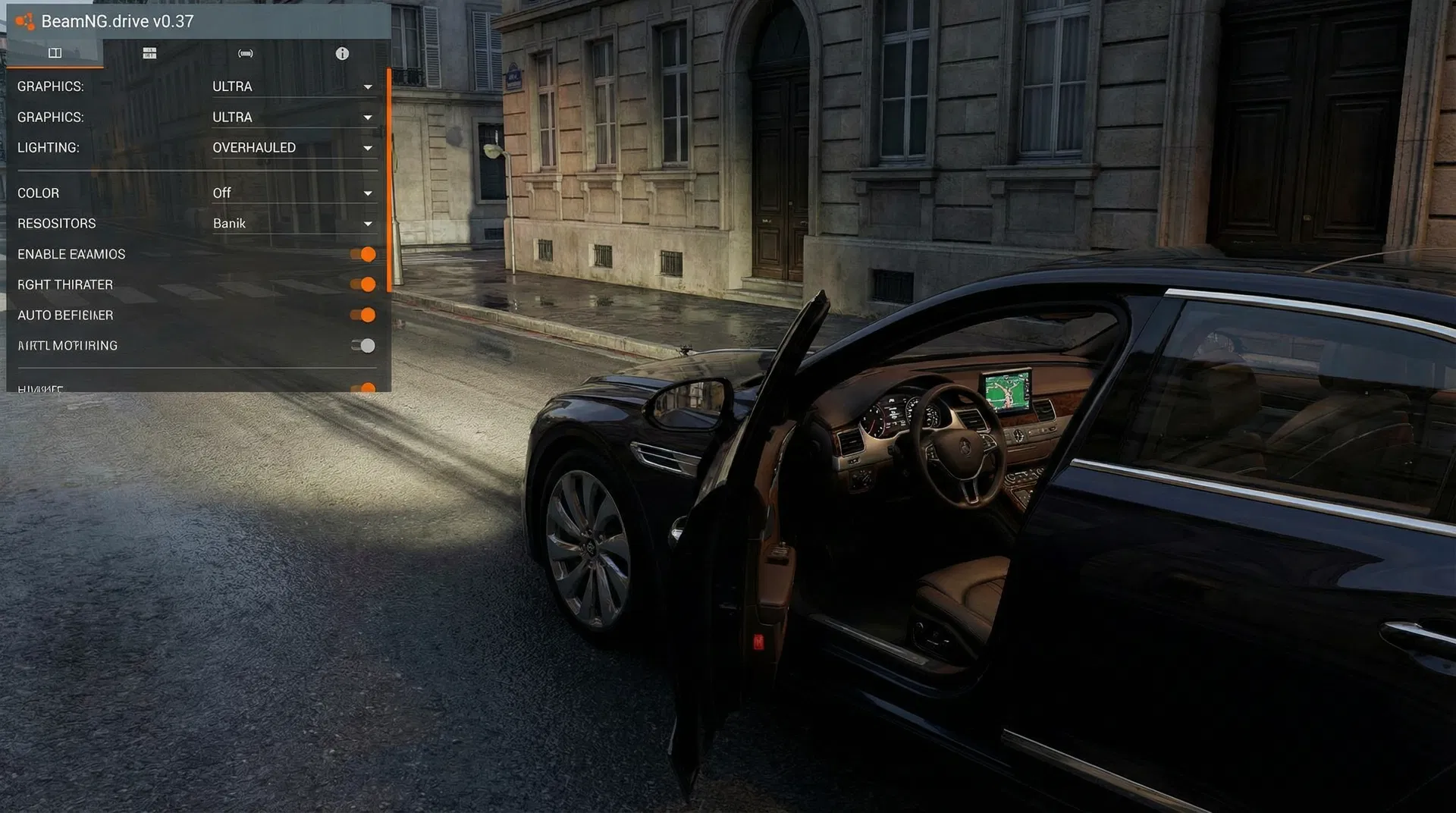The height and width of the screenshot is (813, 1456).
Task: Open the second GRAPHICS dropdown
Action: pos(368,118)
